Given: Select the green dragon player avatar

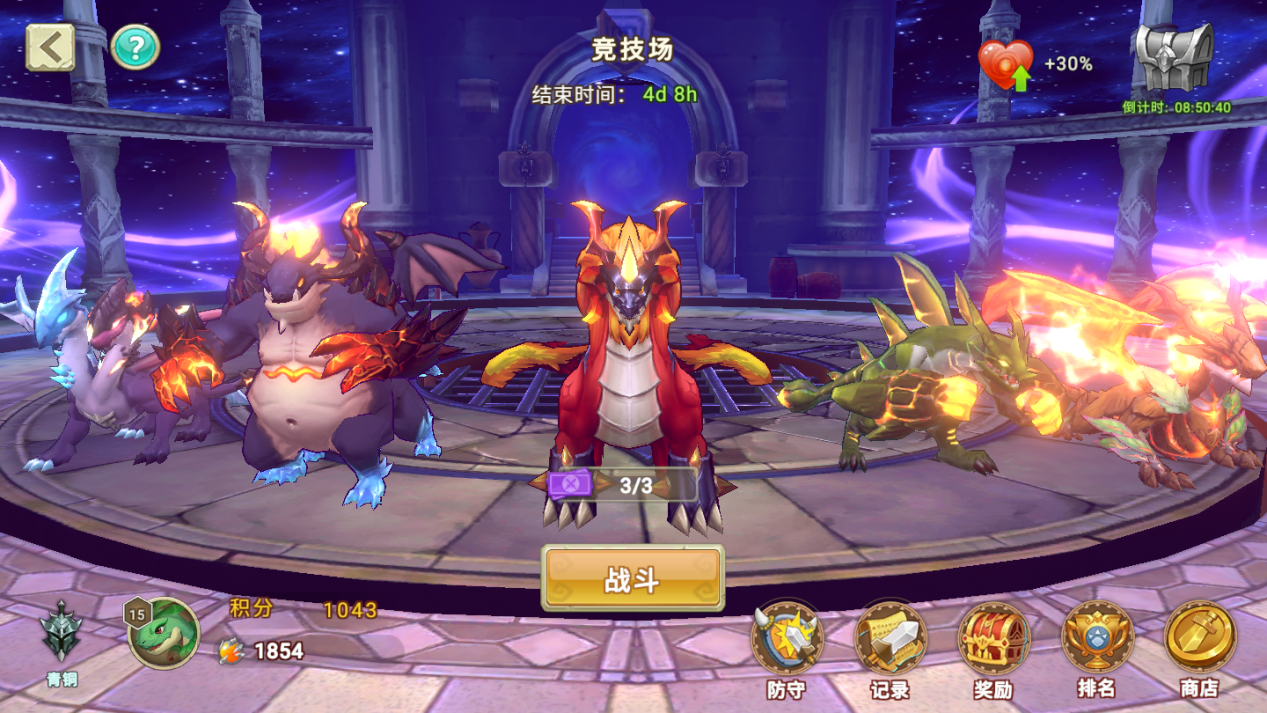Looking at the screenshot, I should 163,632.
